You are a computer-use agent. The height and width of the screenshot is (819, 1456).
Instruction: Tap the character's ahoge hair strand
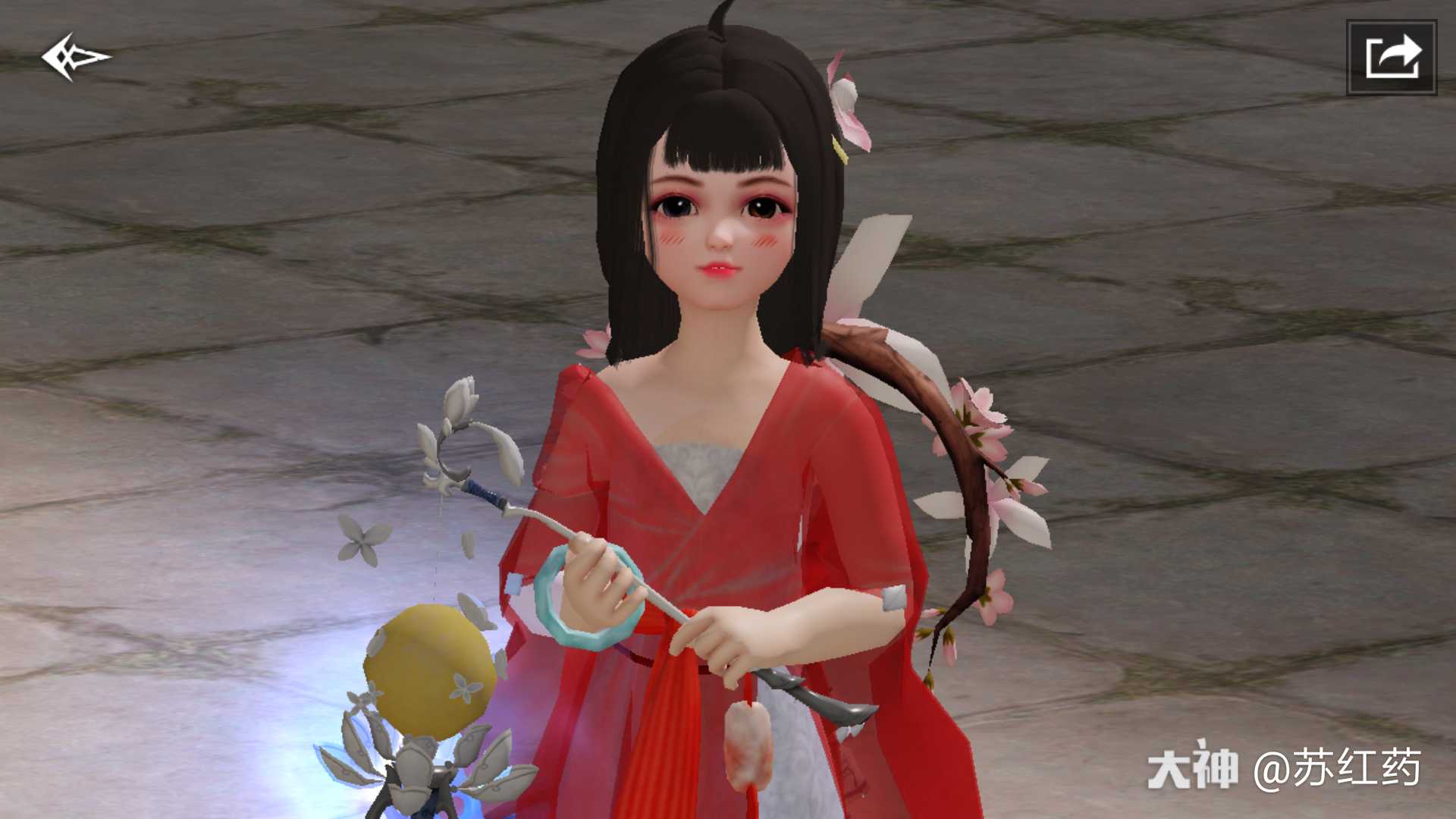click(x=719, y=15)
